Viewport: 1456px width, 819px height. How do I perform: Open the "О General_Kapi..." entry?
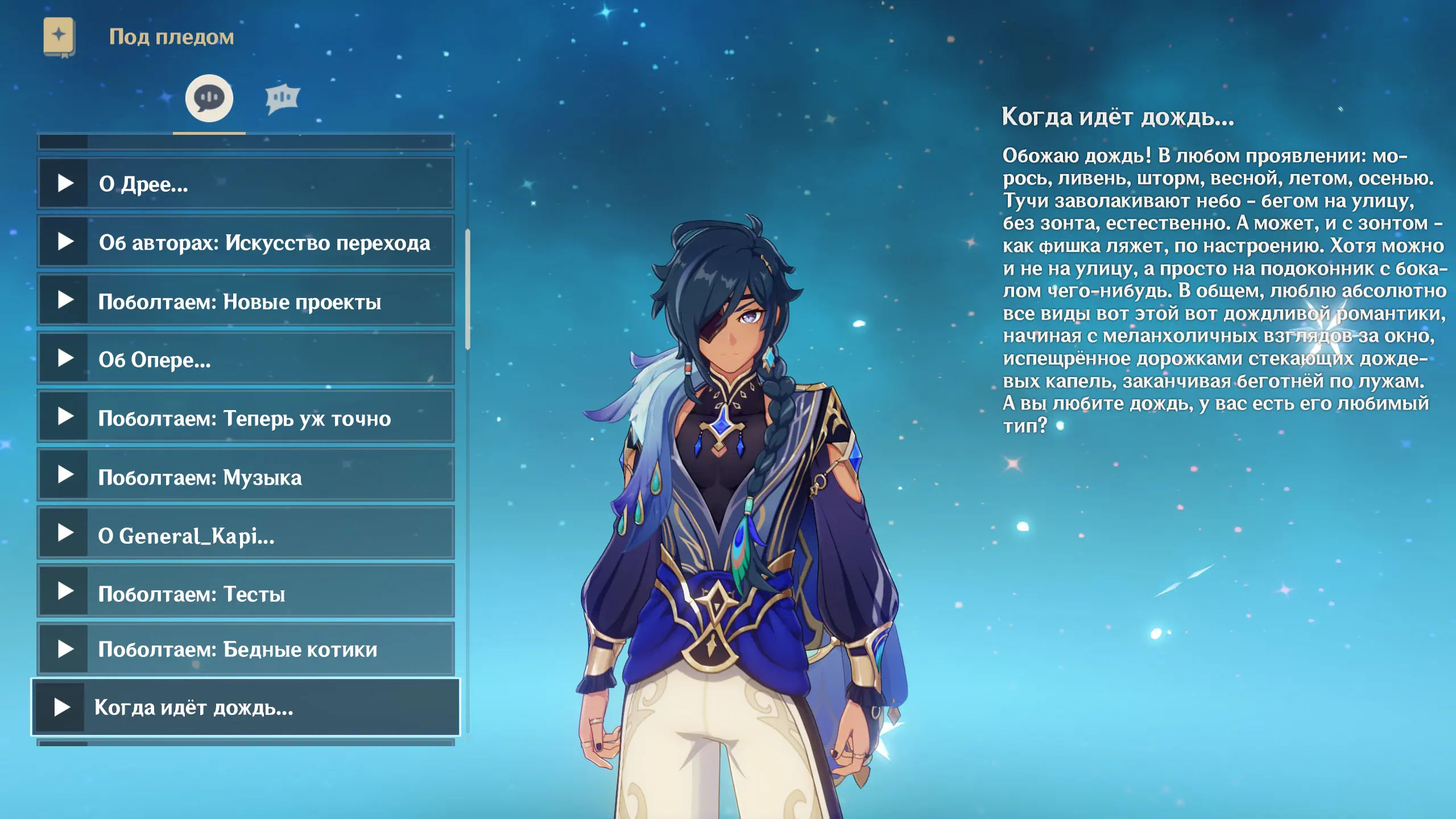click(246, 534)
